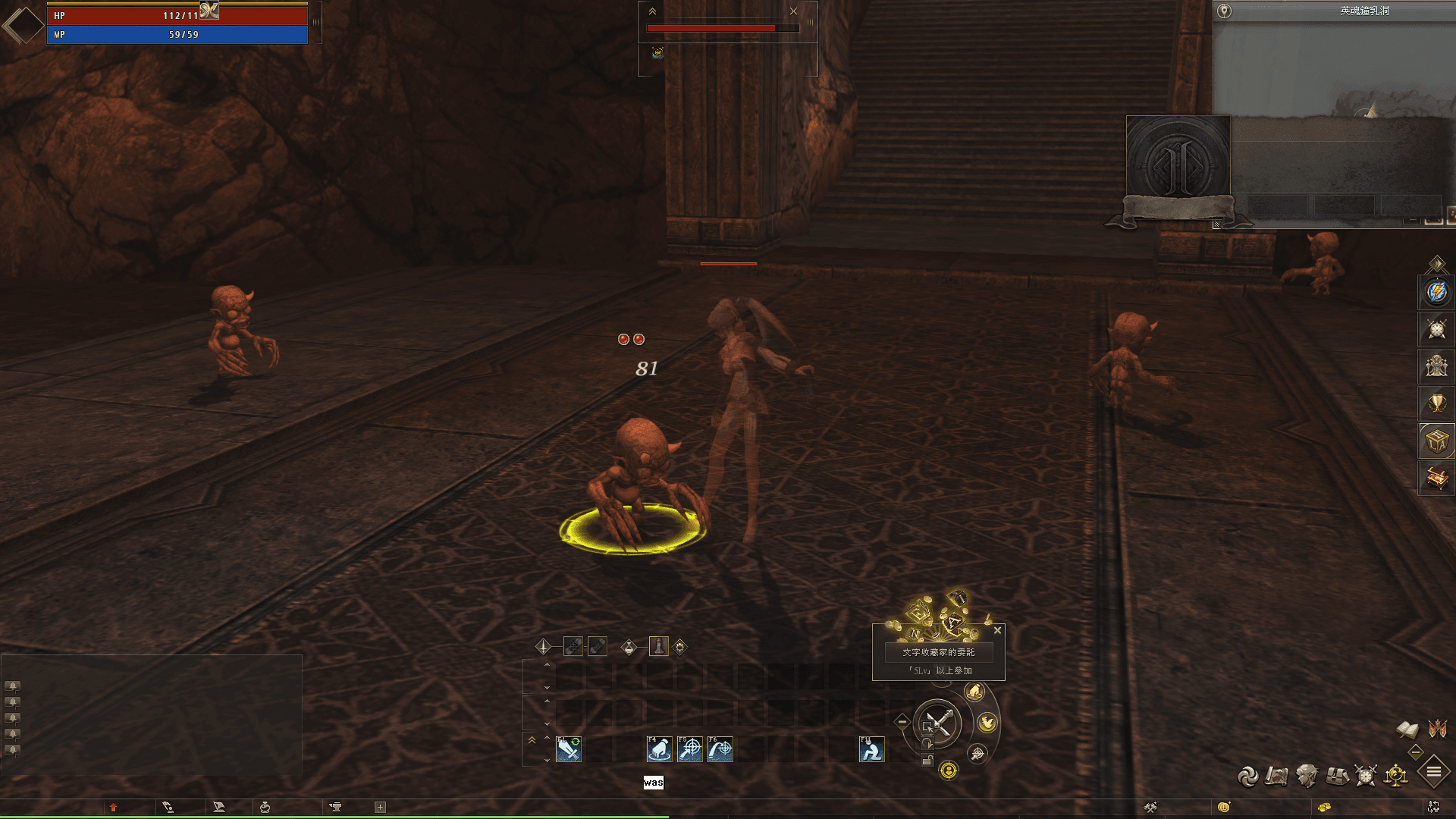
Task: Expand the shortcut bar via double-arrow chevron
Action: pyautogui.click(x=532, y=741)
